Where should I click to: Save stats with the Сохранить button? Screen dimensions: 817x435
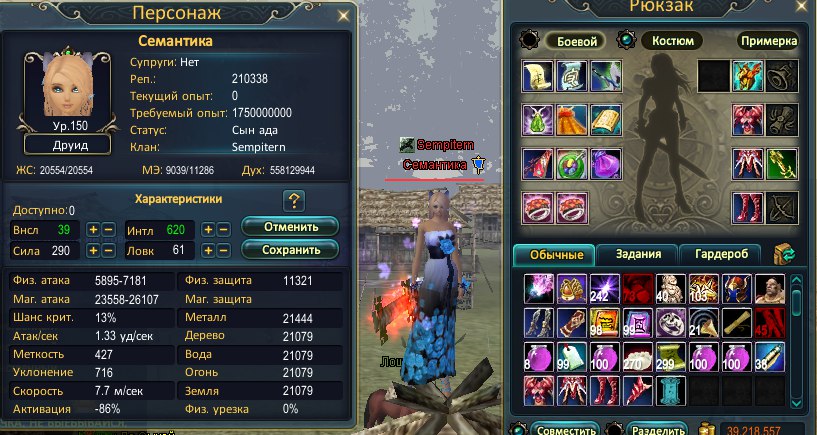289,250
